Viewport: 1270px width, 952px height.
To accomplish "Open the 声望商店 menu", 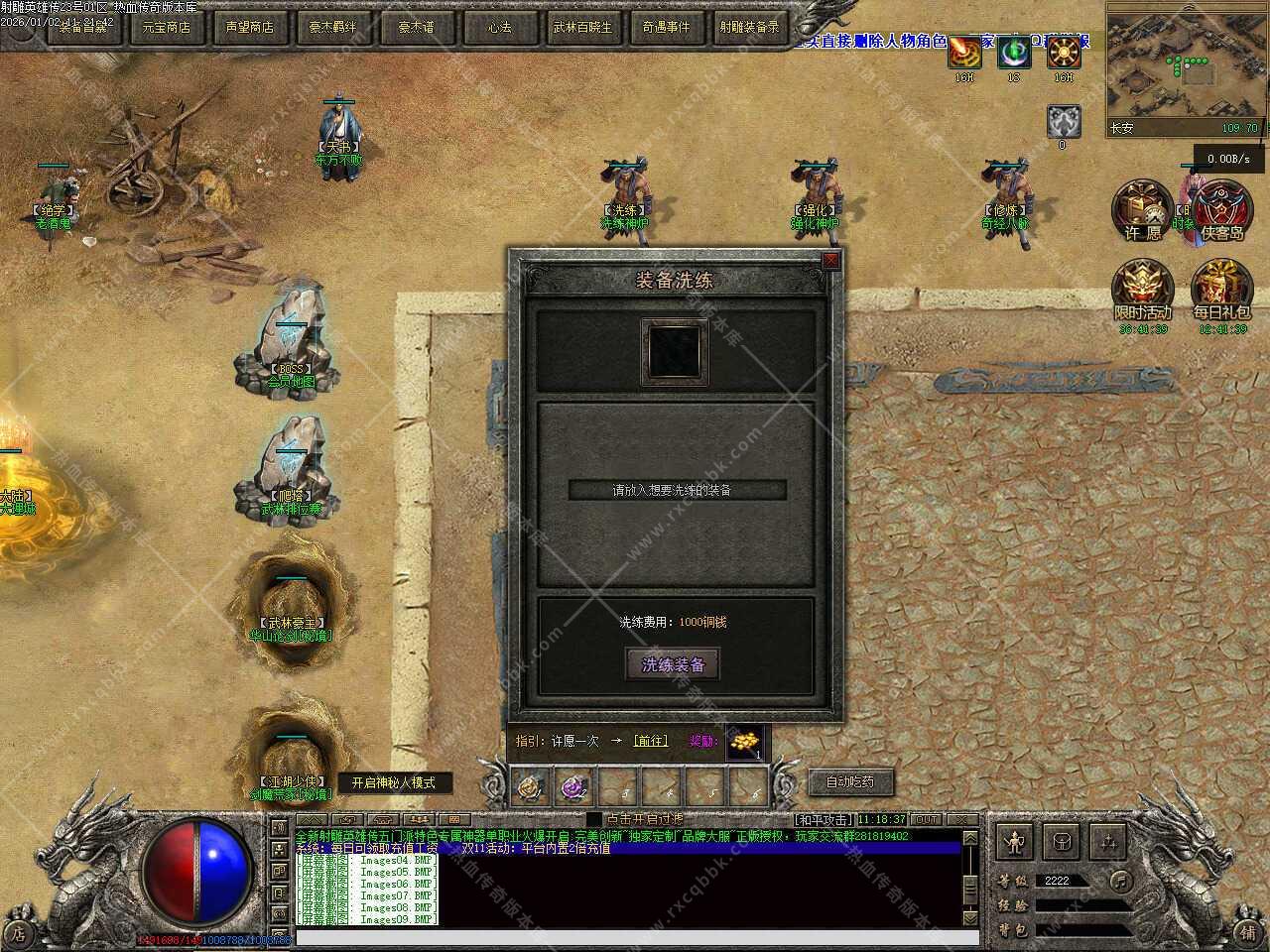I will coord(249,27).
